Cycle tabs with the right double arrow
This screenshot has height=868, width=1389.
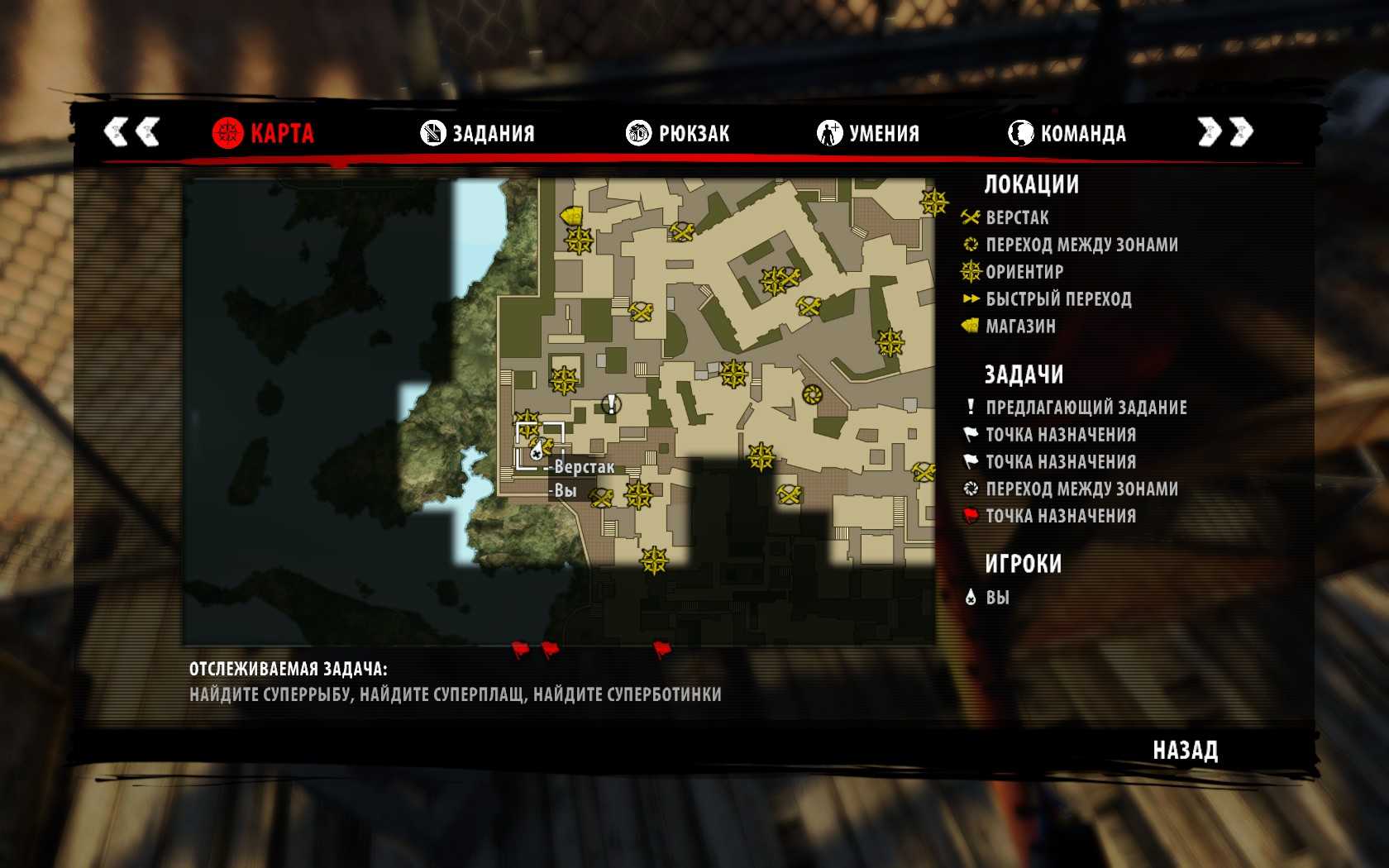tap(1226, 132)
